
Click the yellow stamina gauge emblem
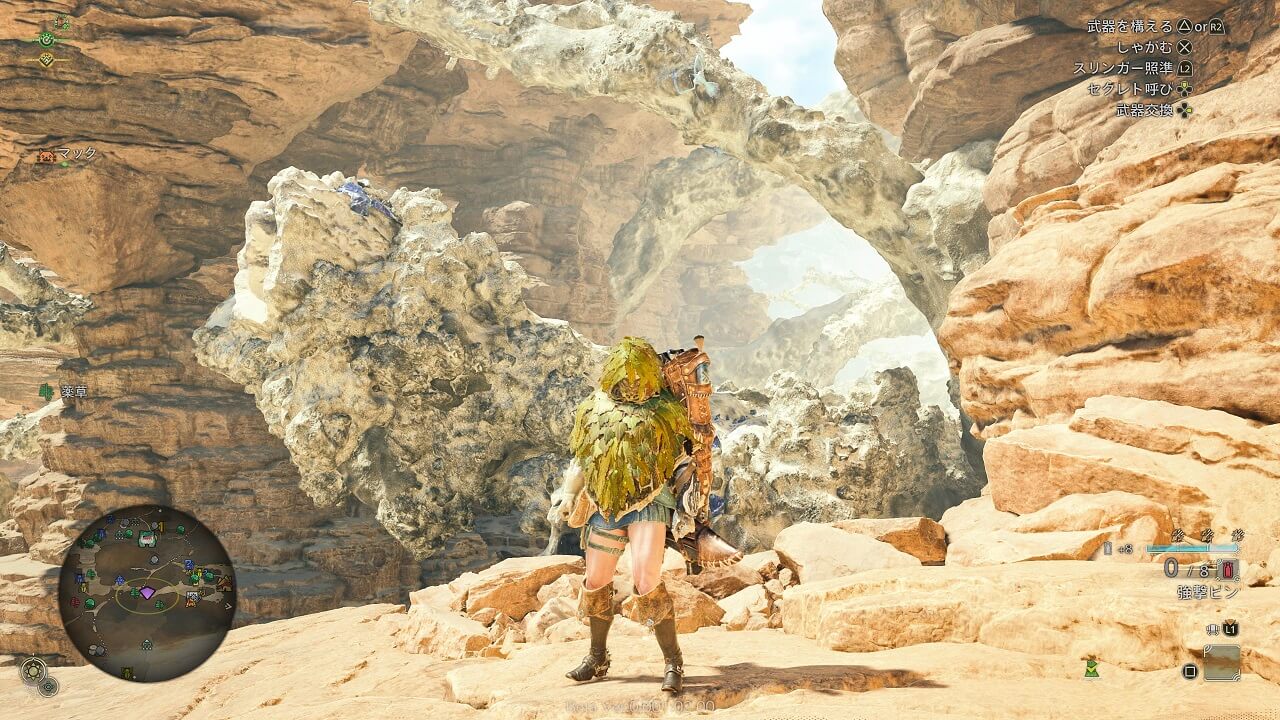(46, 59)
